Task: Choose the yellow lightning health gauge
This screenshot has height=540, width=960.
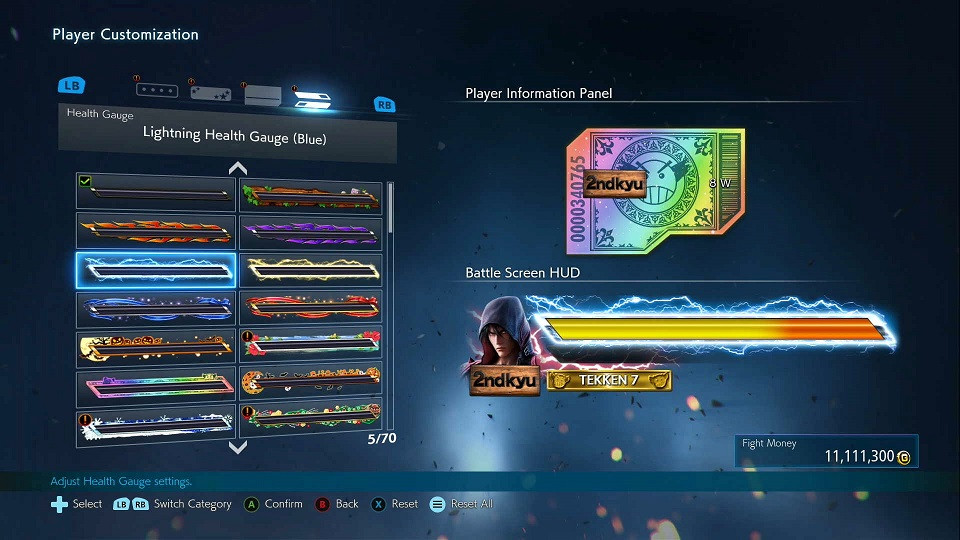Action: pos(311,270)
